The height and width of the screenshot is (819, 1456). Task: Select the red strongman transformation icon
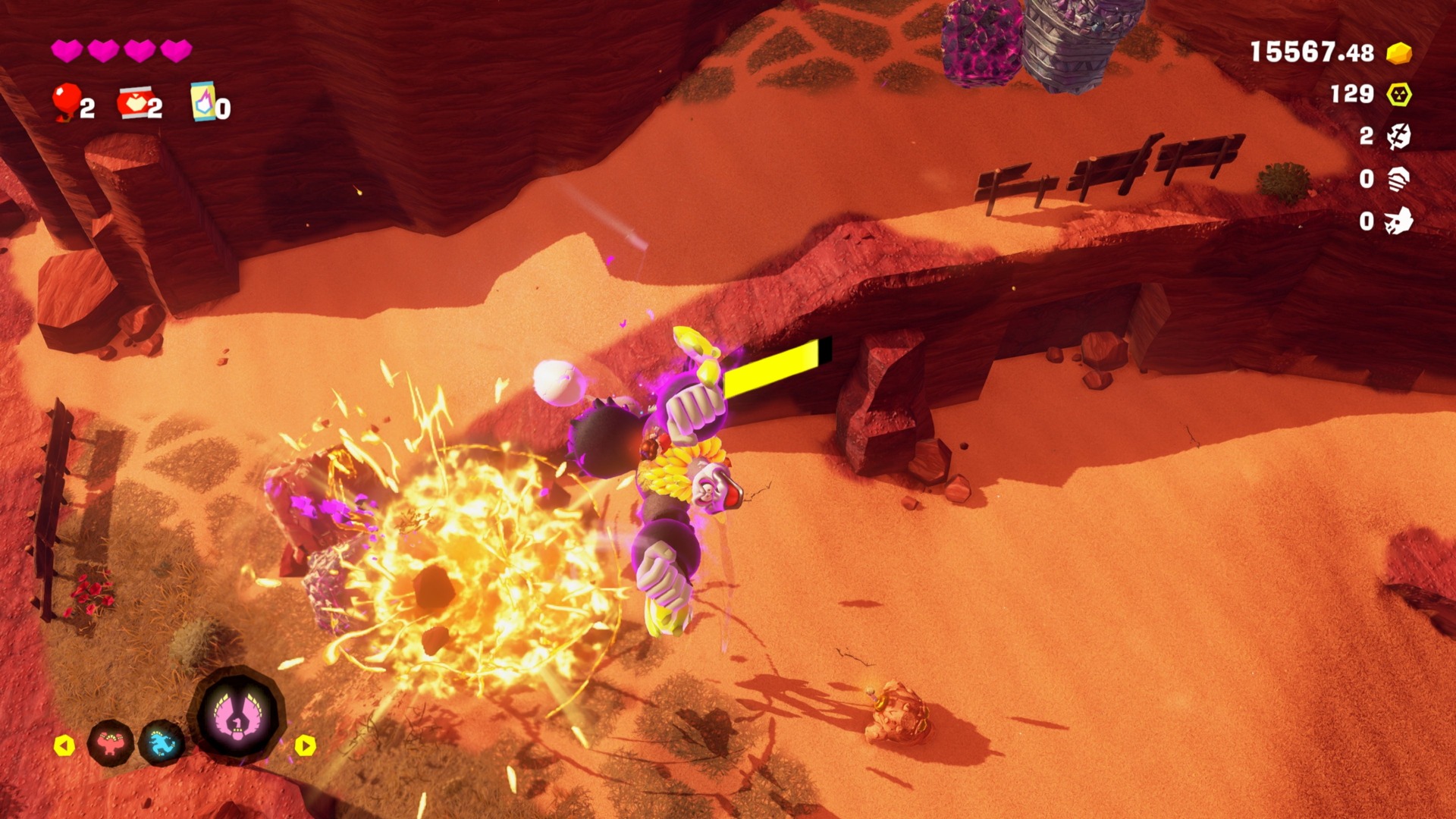pyautogui.click(x=111, y=743)
